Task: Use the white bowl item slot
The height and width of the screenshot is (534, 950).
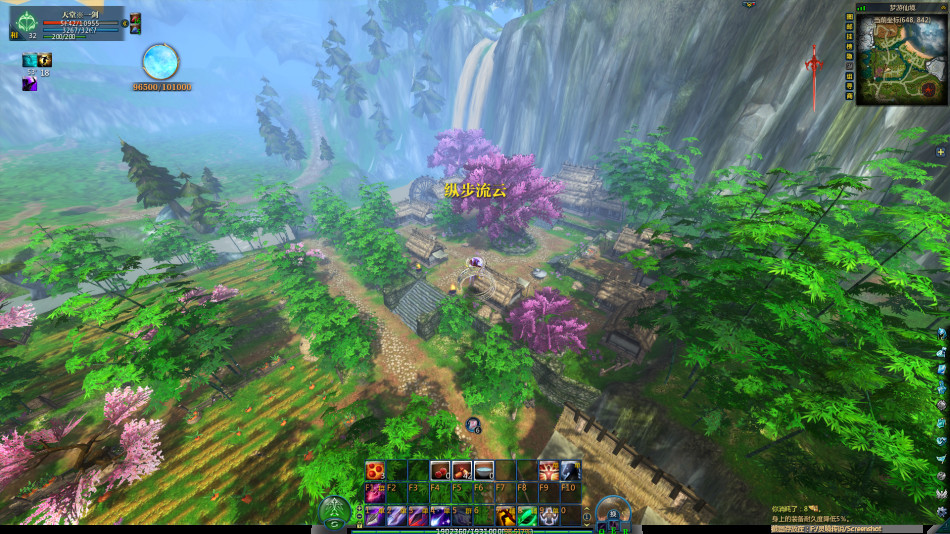Action: 484,470
